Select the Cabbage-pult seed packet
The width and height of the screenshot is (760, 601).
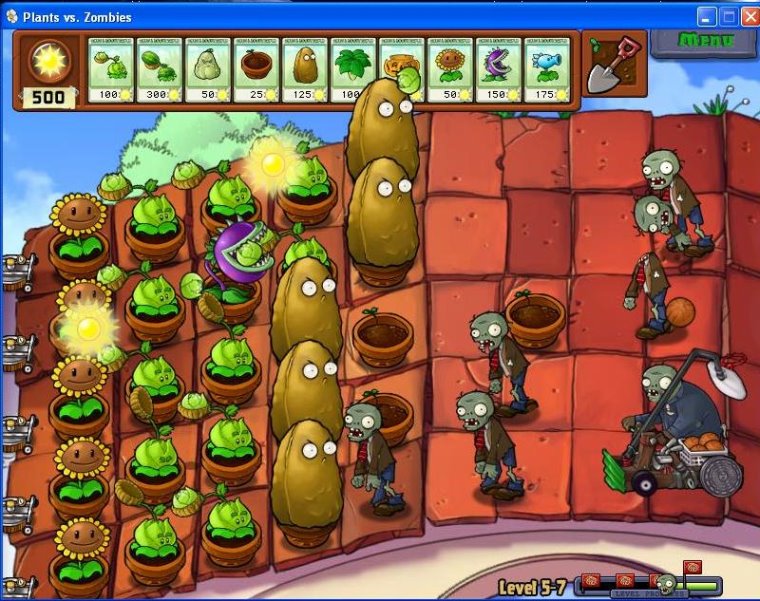pos(111,70)
